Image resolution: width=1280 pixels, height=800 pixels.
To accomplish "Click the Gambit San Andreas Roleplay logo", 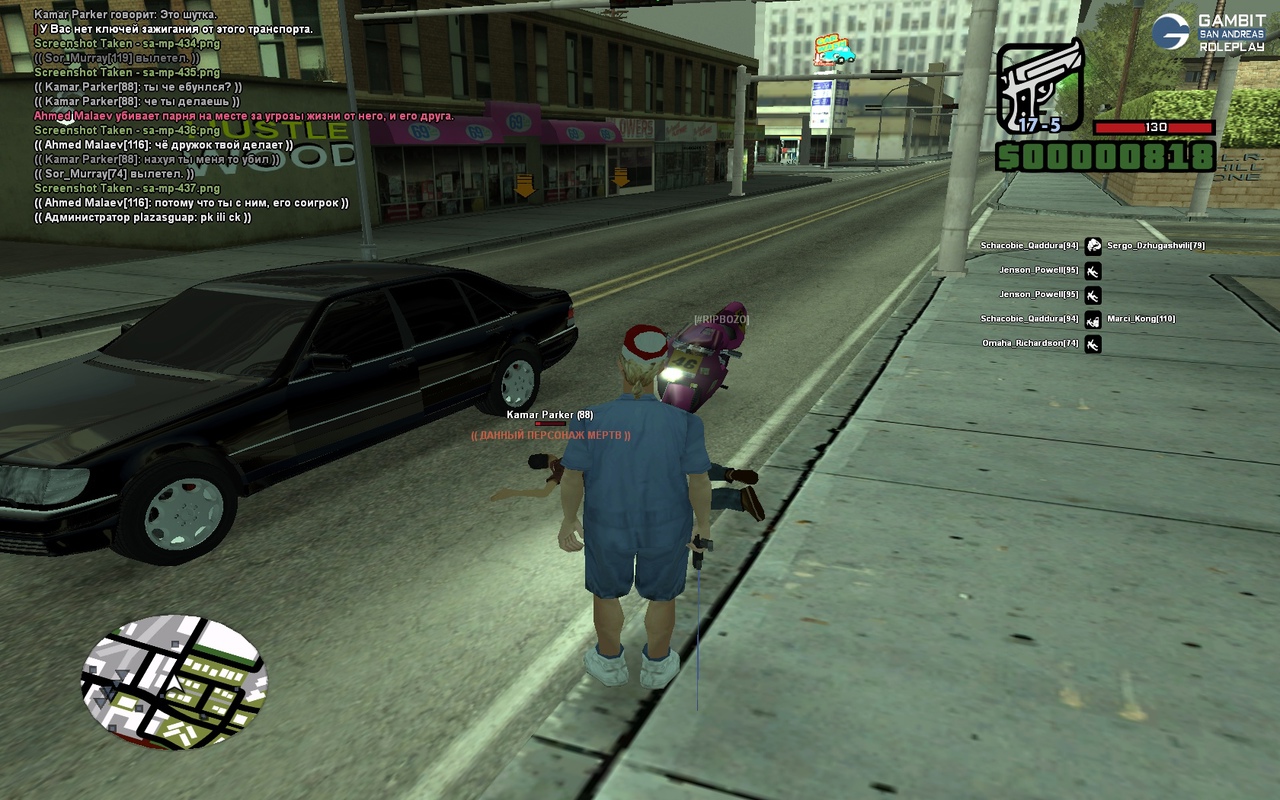I will pyautogui.click(x=1208, y=32).
